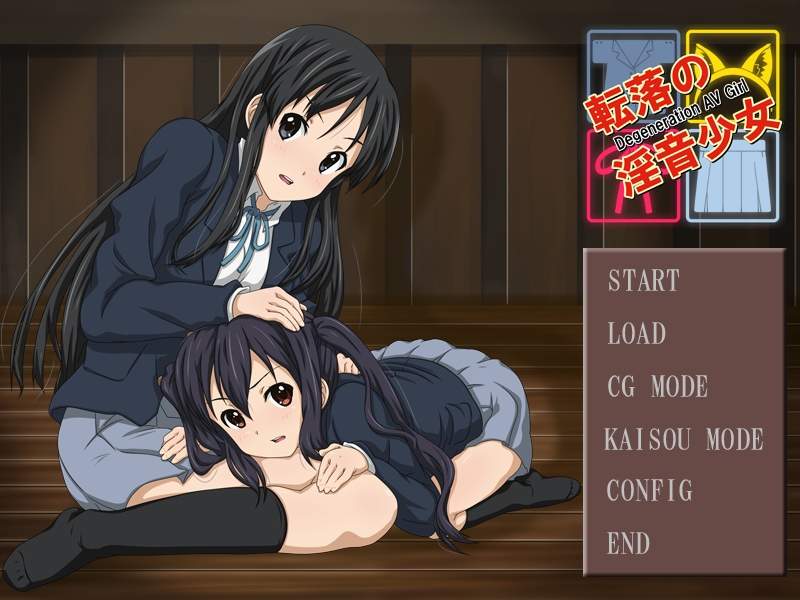This screenshot has height=600, width=800.
Task: Choose END to quit the game
Action: (629, 544)
